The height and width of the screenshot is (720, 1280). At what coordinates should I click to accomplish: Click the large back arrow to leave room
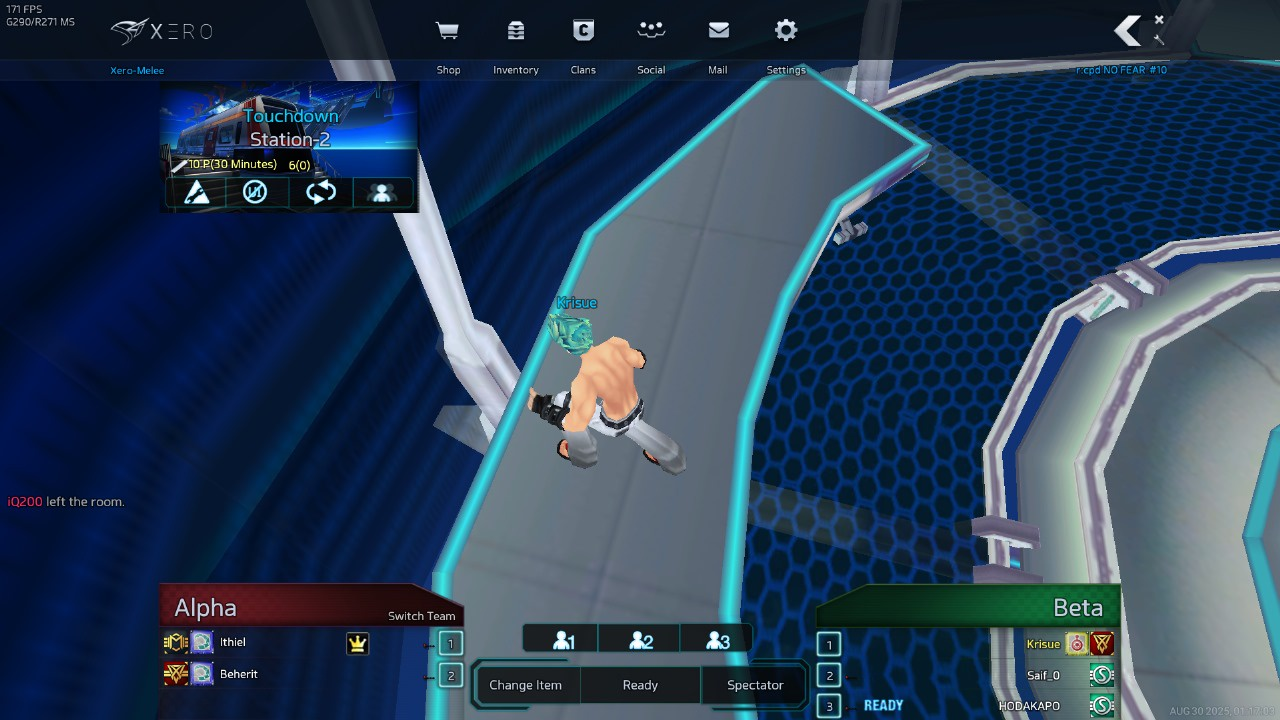pyautogui.click(x=1128, y=31)
